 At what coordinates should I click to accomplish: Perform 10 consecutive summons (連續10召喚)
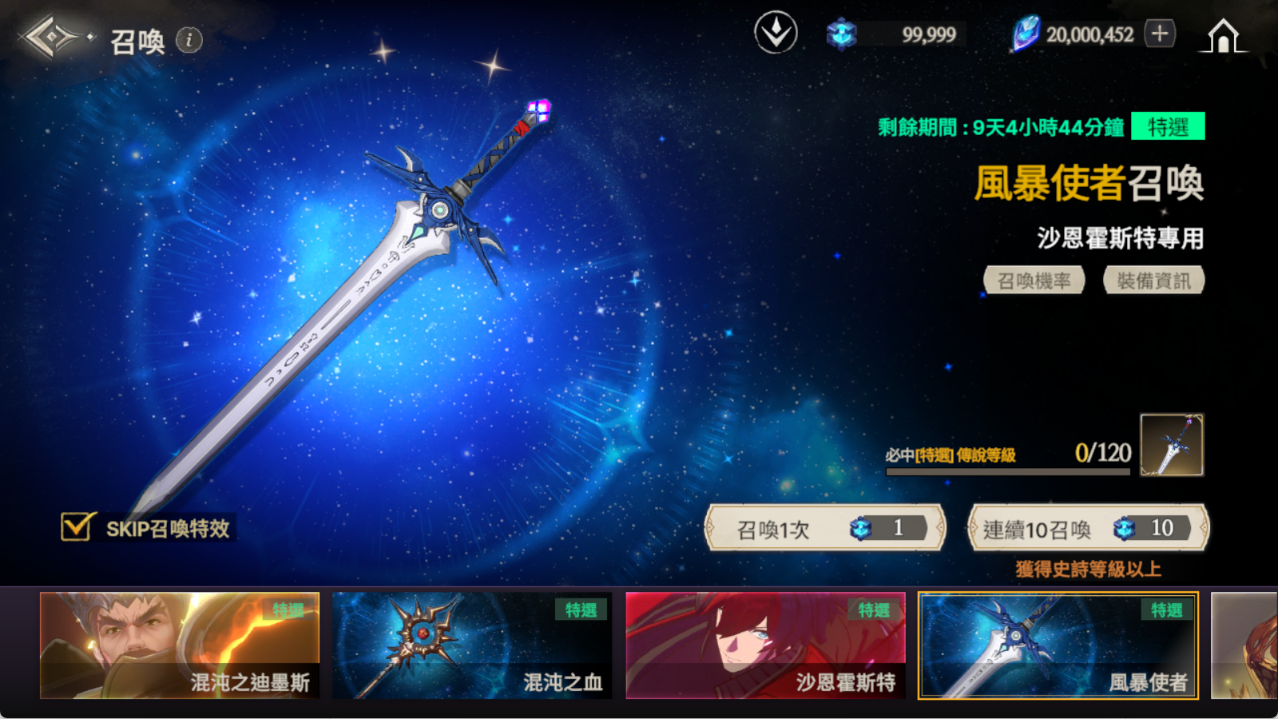1088,528
